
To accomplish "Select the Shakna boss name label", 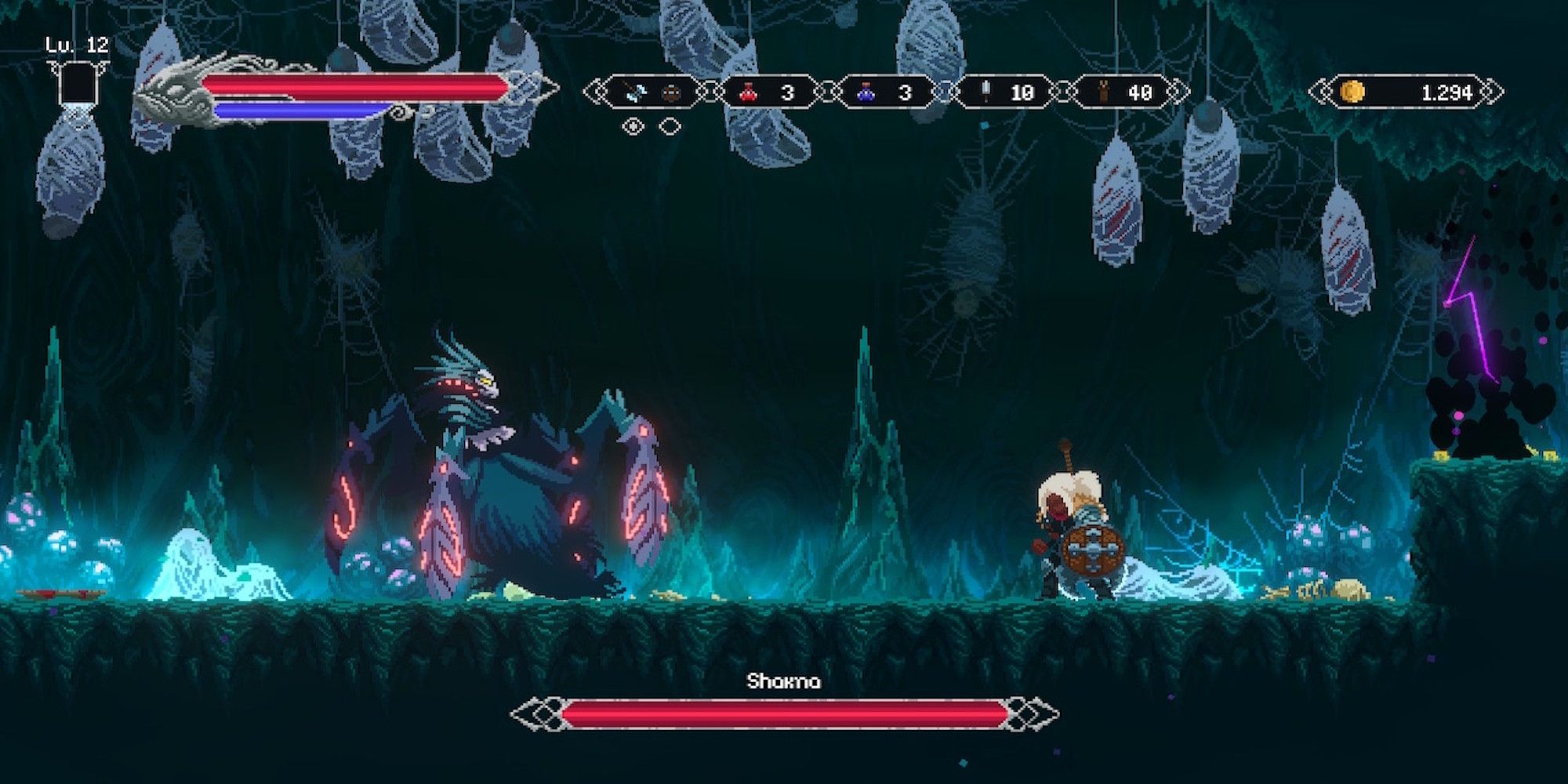I will 784,682.
